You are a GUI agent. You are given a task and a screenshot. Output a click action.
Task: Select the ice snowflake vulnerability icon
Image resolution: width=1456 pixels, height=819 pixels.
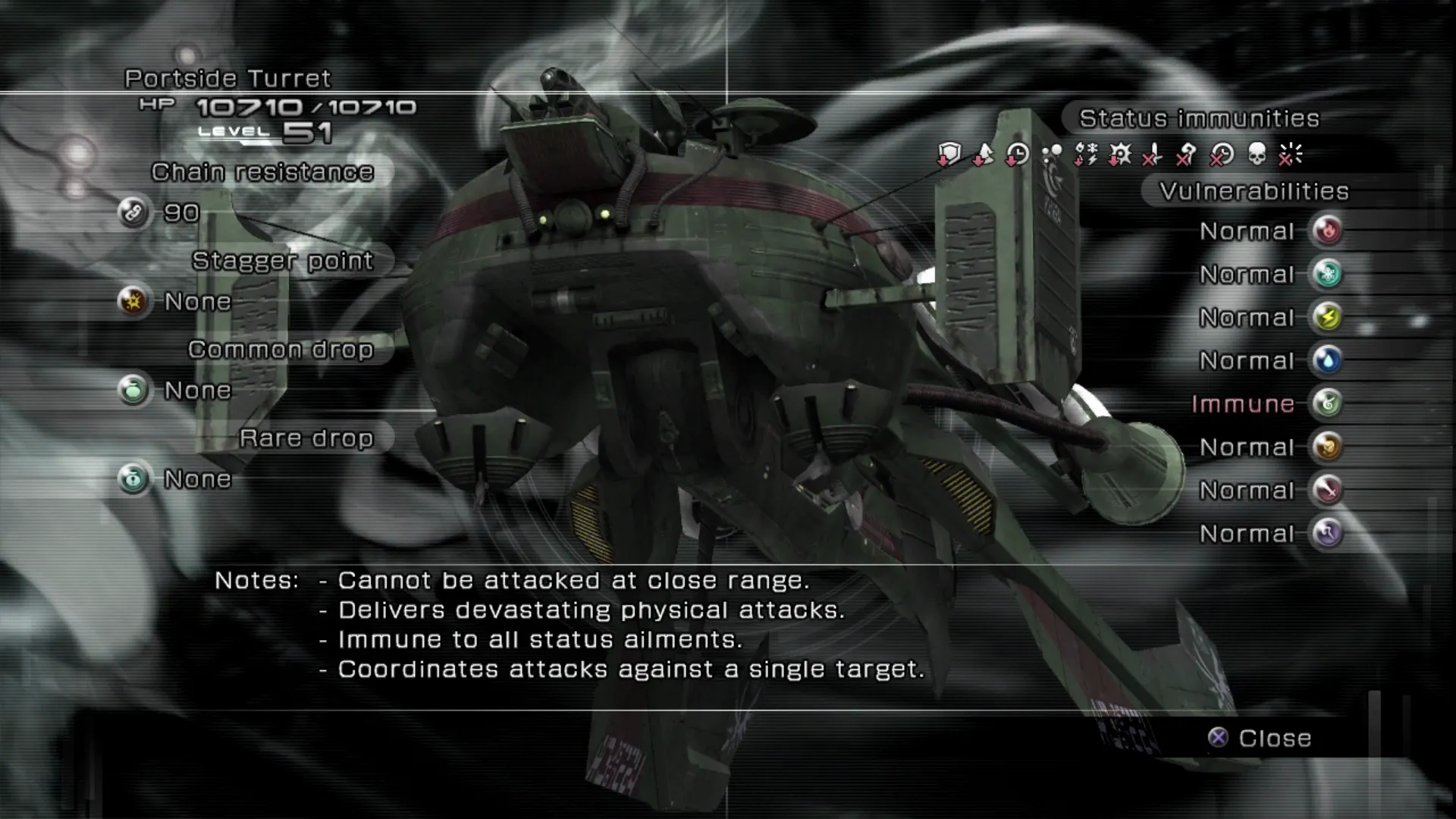1328,274
